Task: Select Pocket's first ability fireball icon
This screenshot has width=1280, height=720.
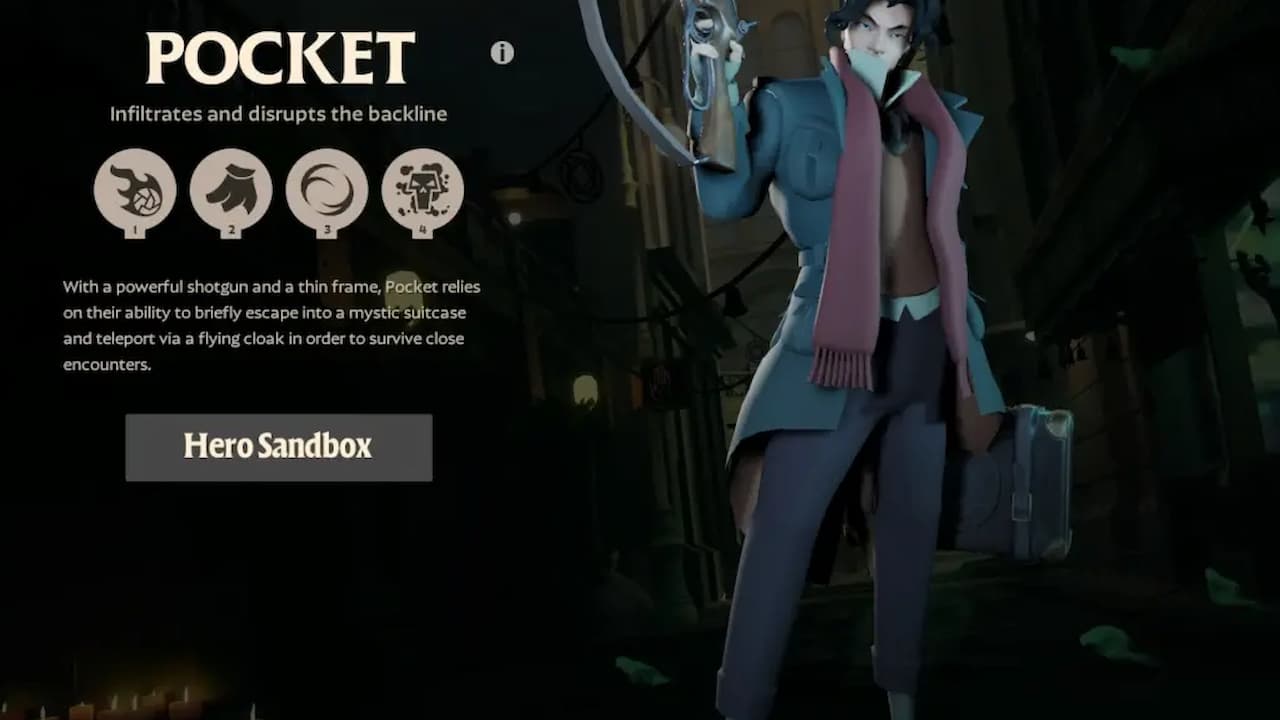Action: coord(136,190)
